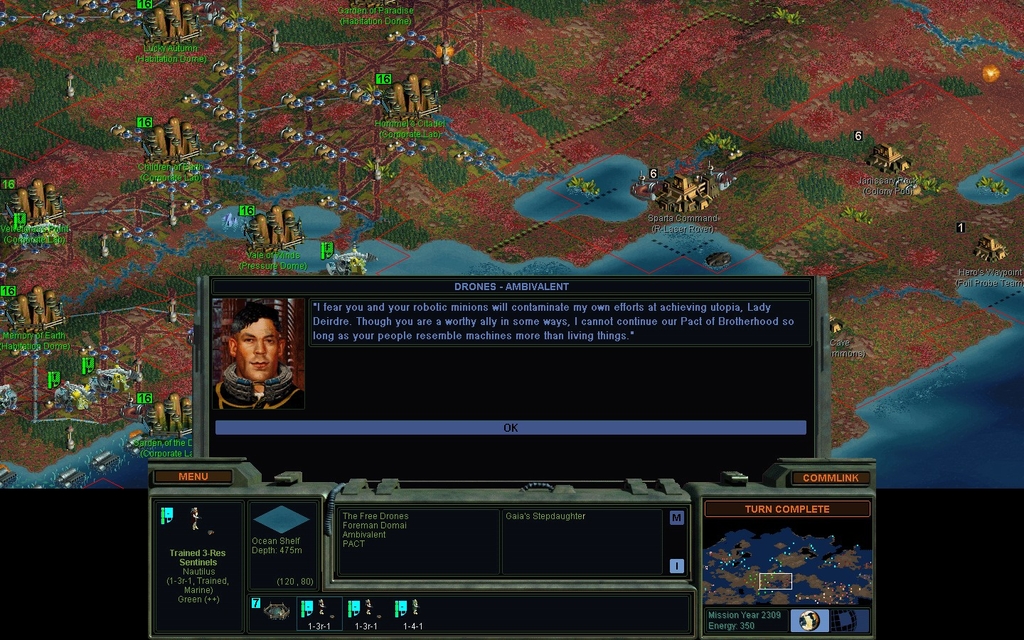The height and width of the screenshot is (640, 1024).
Task: Open the COMMLINK panel
Action: (829, 478)
